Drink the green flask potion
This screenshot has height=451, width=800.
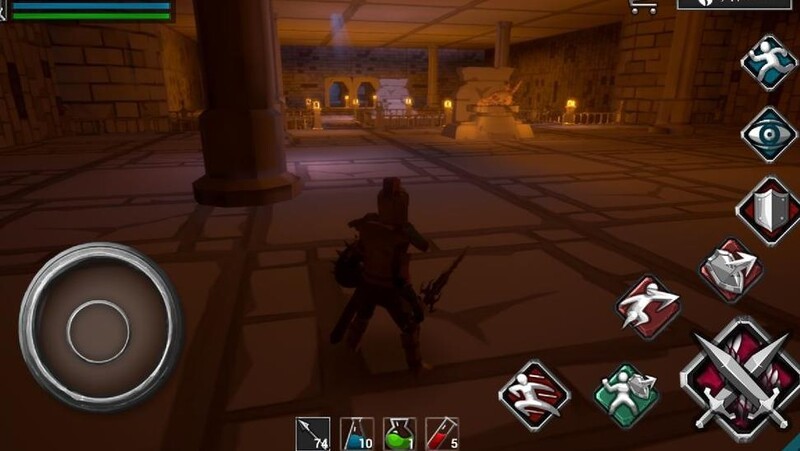click(x=400, y=434)
